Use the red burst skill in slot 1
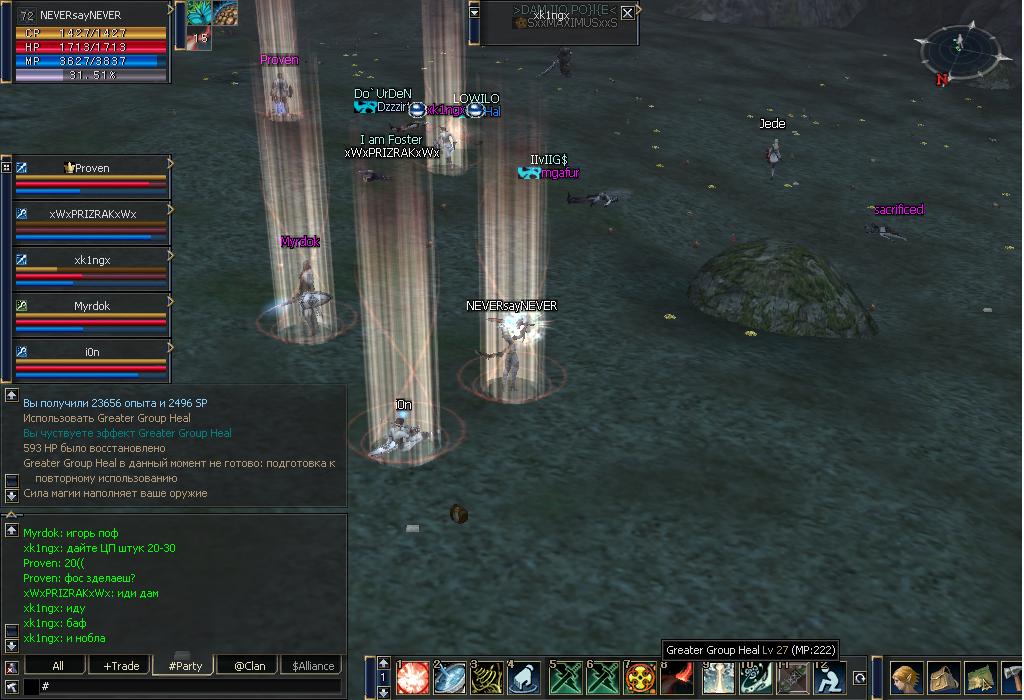The width and height of the screenshot is (1024, 700). point(412,678)
